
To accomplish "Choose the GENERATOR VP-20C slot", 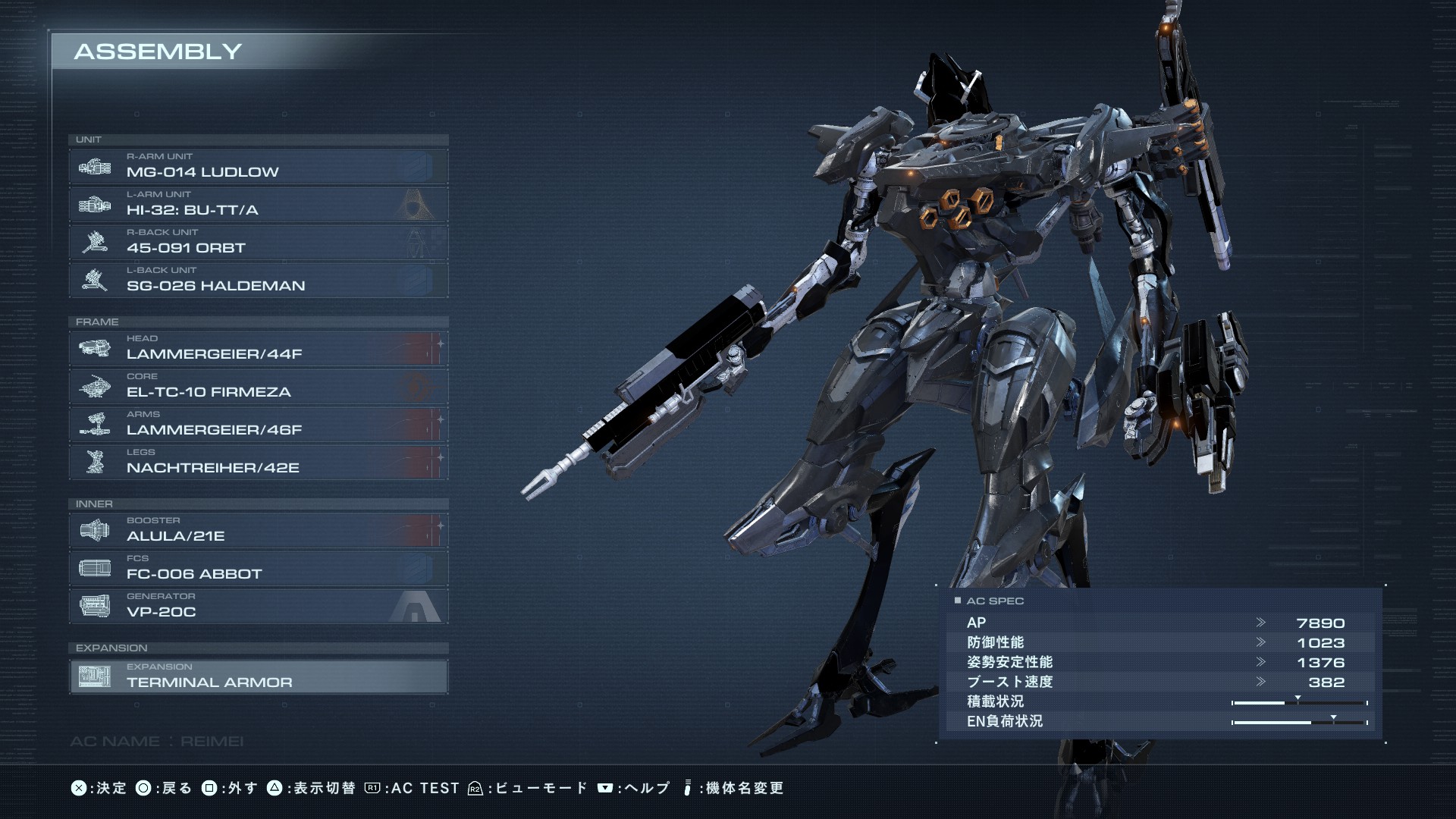I will (258, 606).
